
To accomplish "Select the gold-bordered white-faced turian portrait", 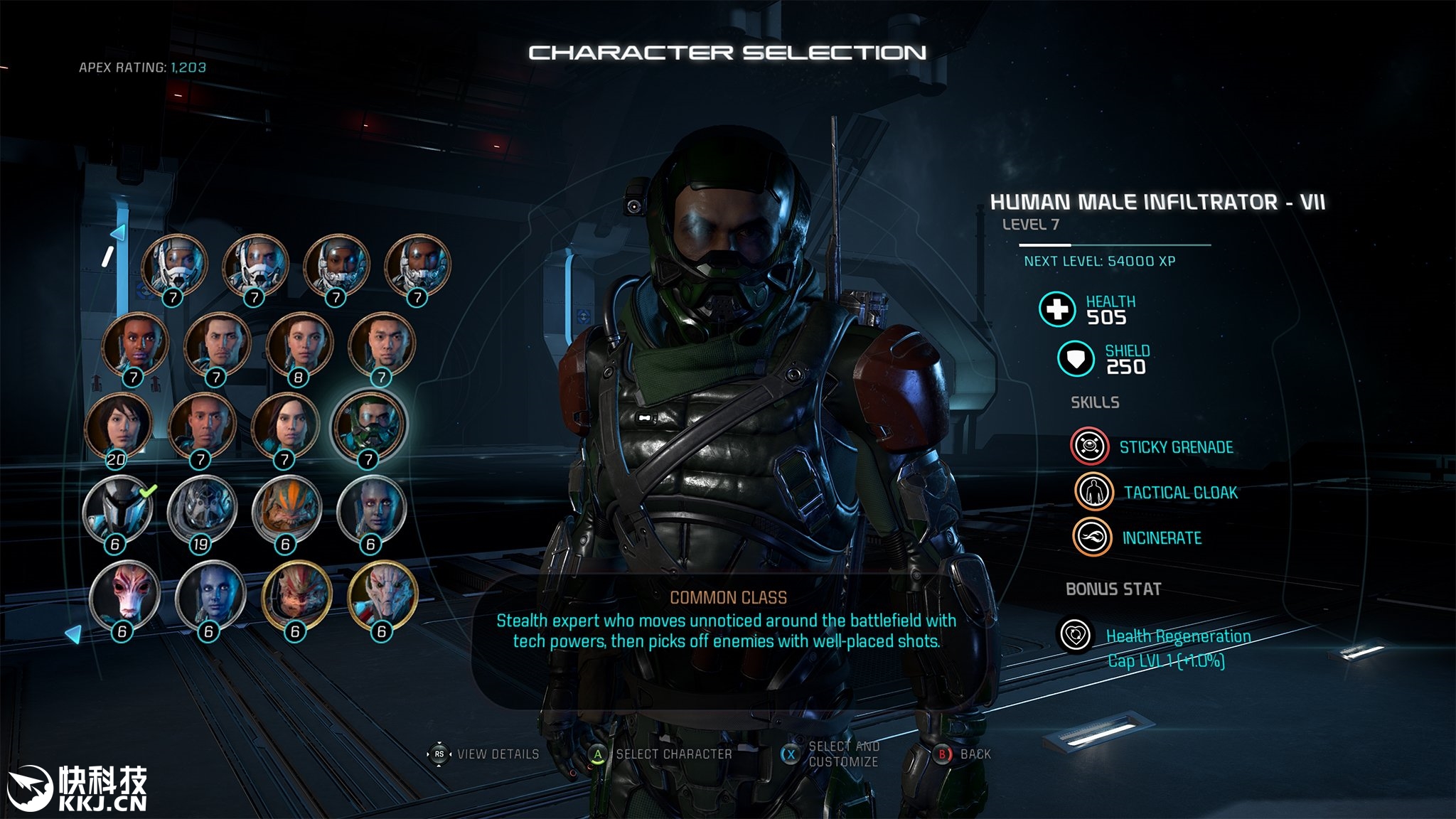I will click(x=382, y=596).
